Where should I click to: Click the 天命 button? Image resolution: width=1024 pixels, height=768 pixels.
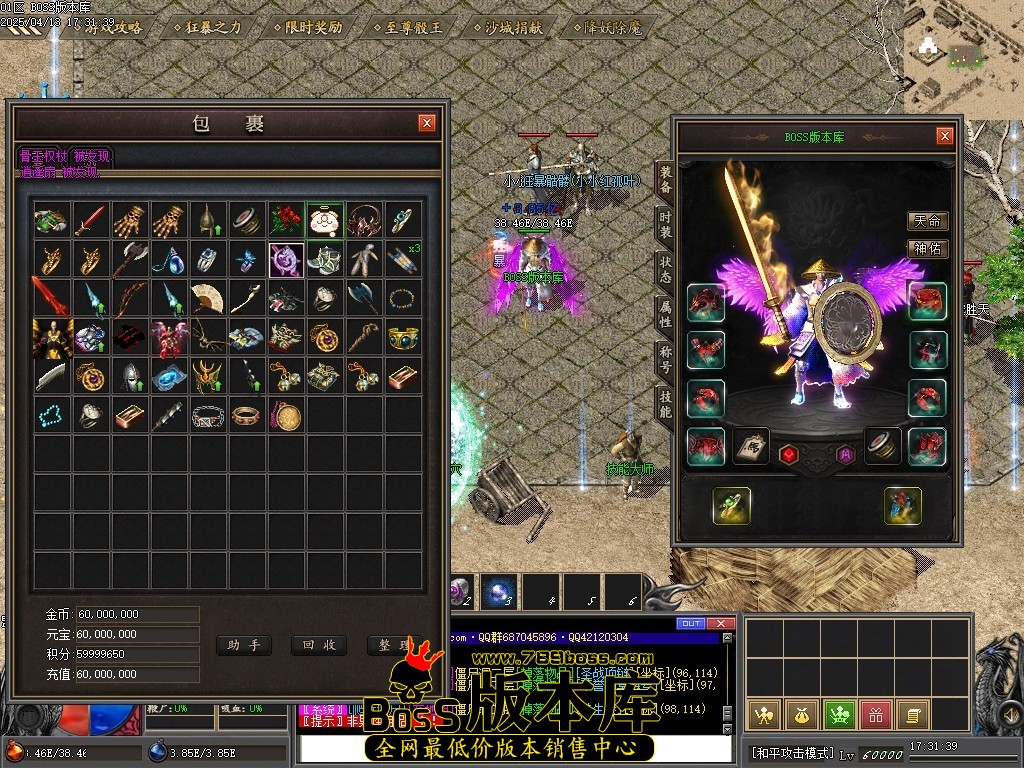[x=927, y=221]
